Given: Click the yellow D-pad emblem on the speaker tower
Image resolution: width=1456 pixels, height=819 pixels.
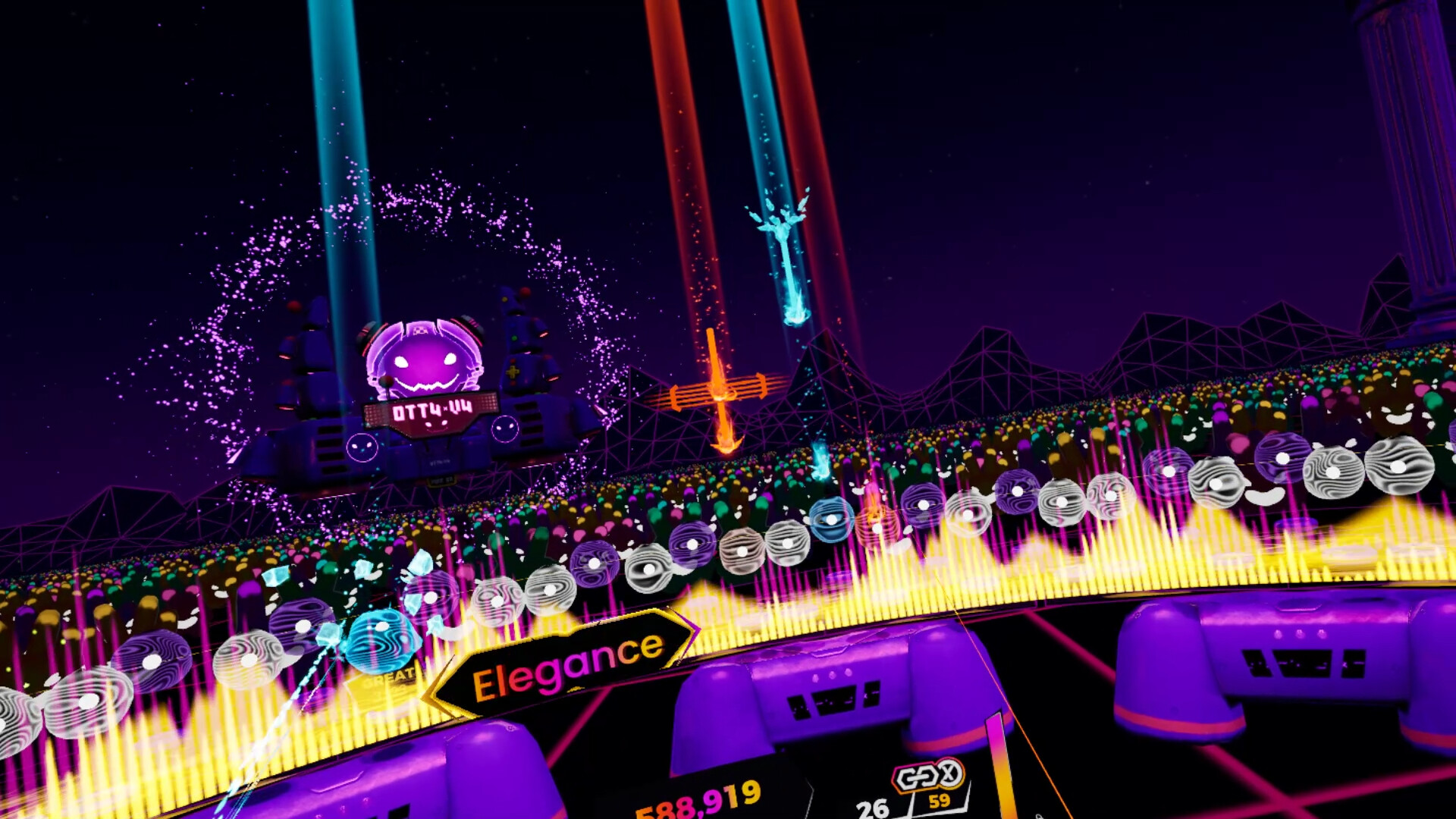Looking at the screenshot, I should [x=514, y=372].
